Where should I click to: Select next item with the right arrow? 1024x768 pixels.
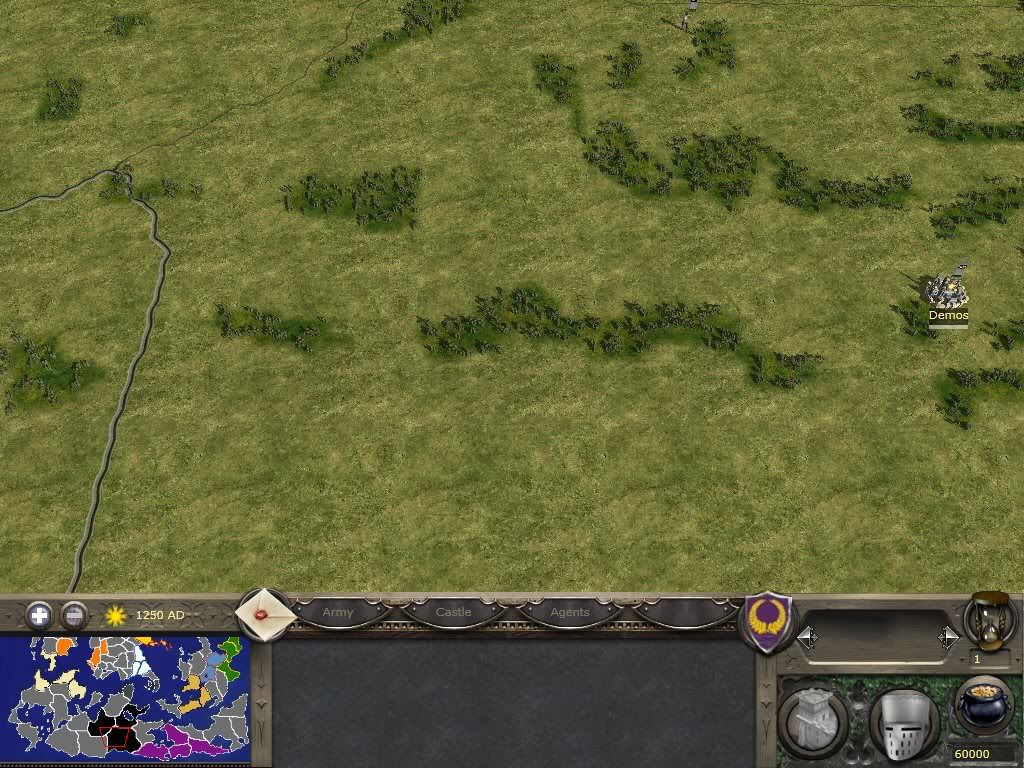pyautogui.click(x=948, y=636)
